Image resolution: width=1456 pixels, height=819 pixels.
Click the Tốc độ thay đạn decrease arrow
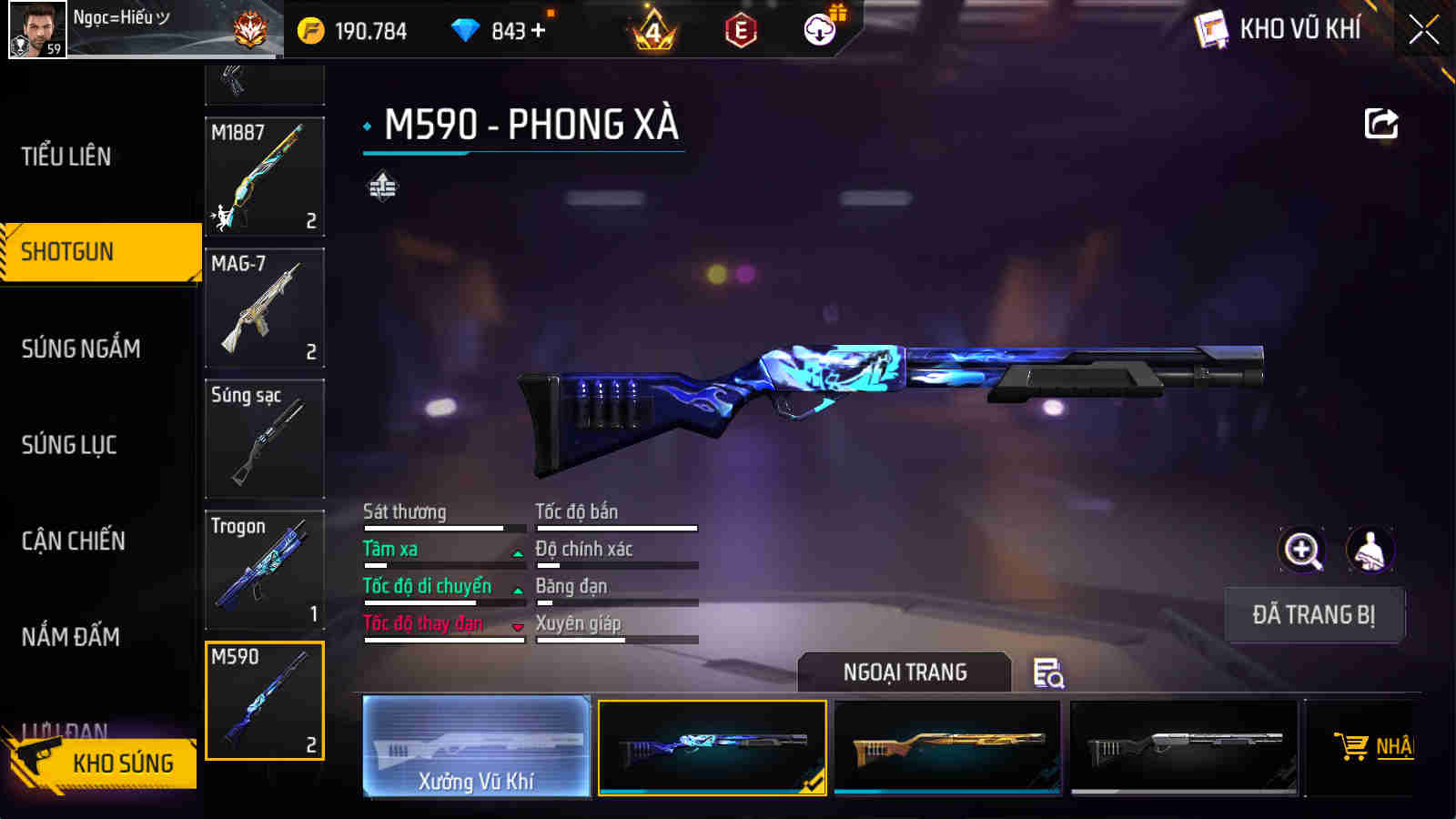[519, 625]
